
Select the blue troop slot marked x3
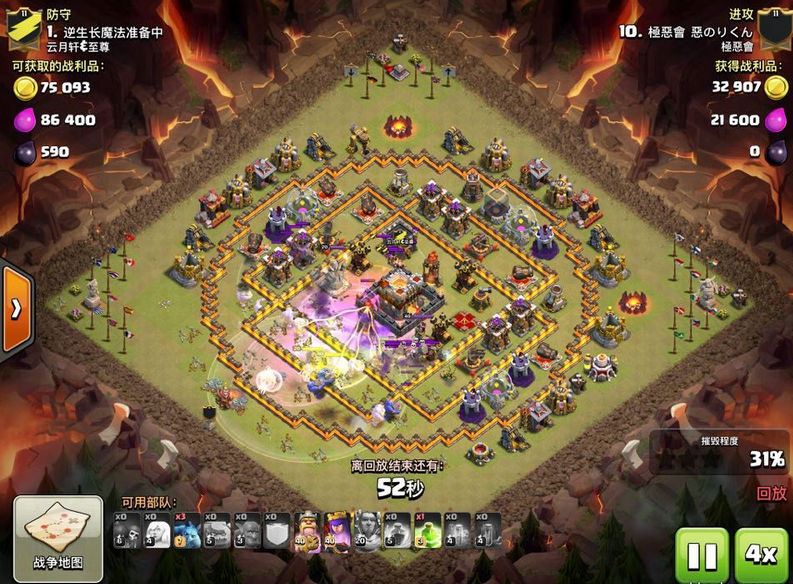pyautogui.click(x=187, y=530)
